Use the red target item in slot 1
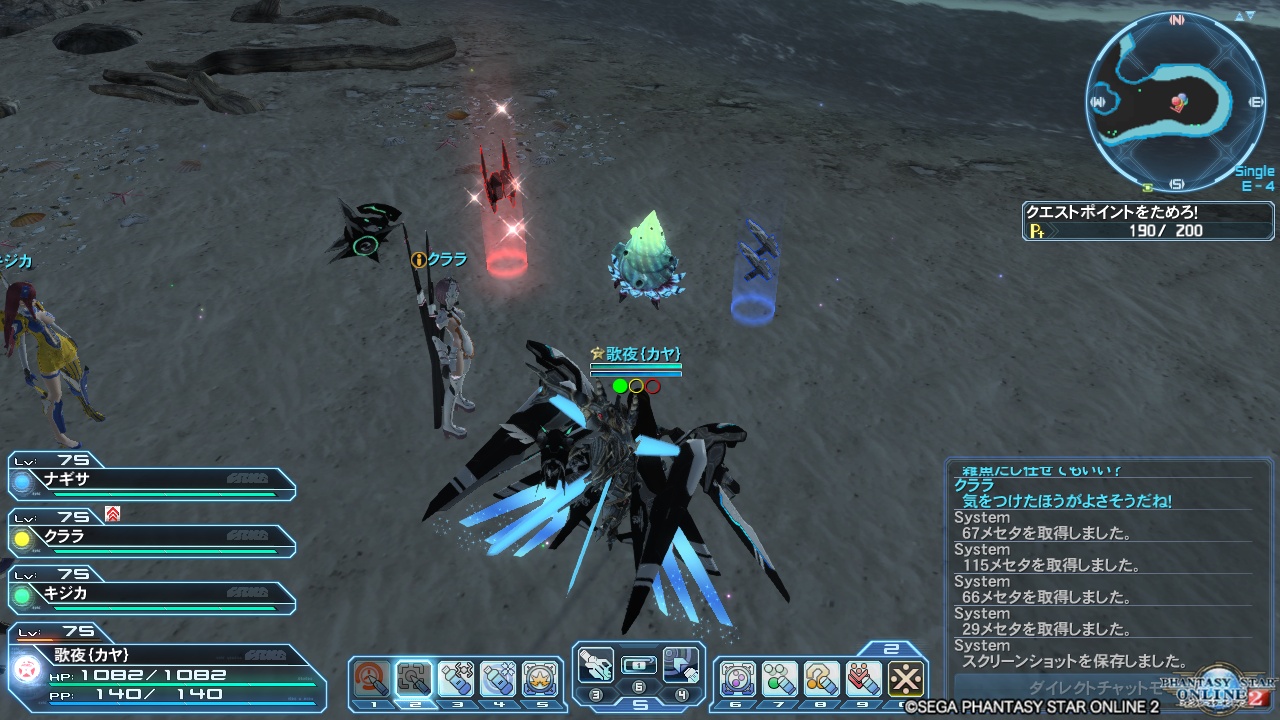The image size is (1280, 720). [372, 679]
